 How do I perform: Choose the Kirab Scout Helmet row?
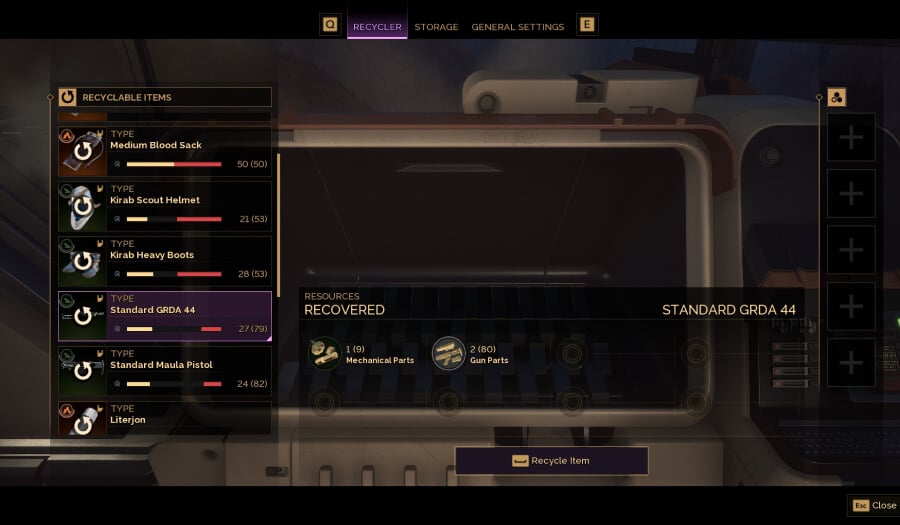tap(165, 207)
